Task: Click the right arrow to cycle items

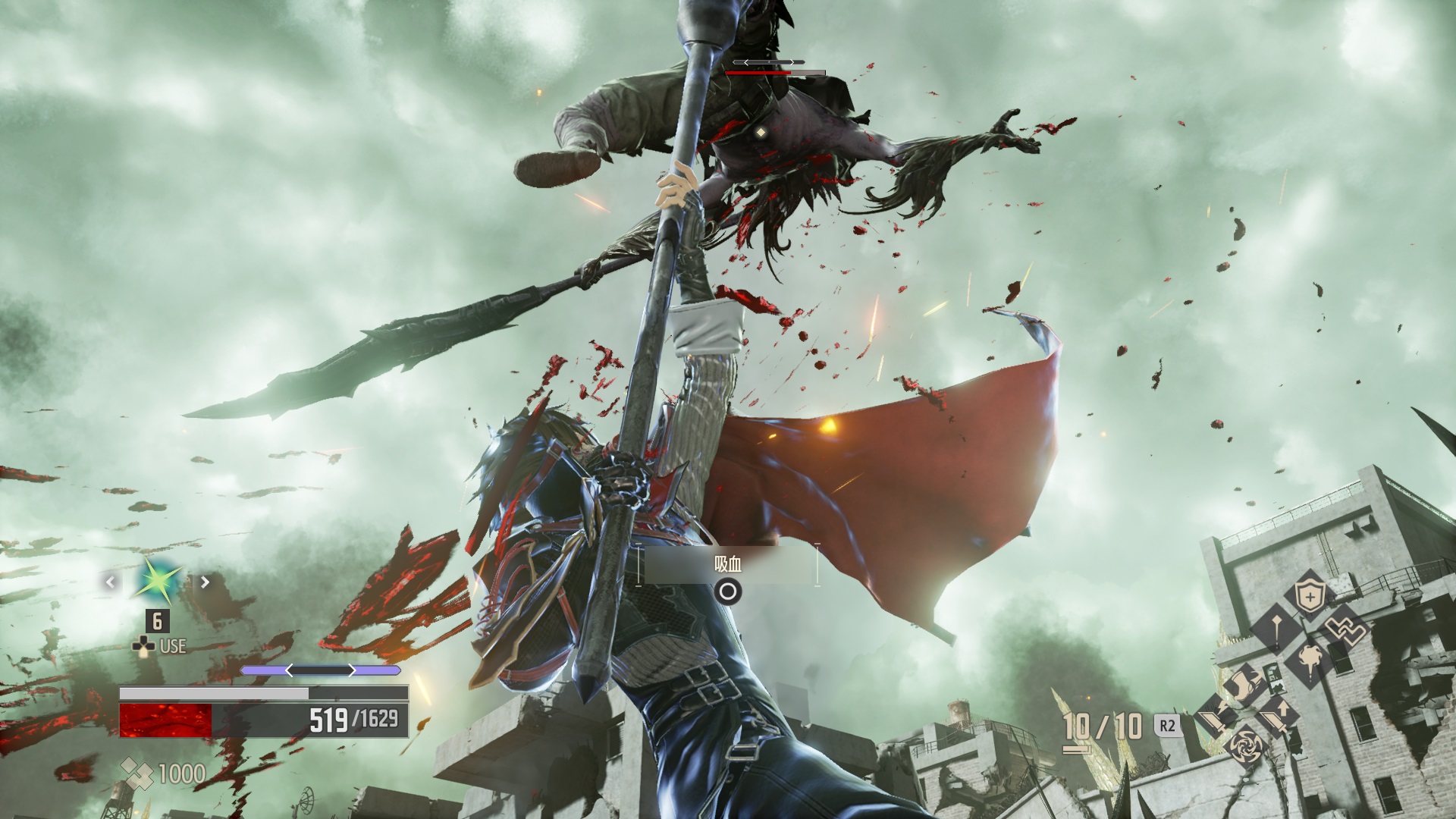Action: tap(205, 582)
